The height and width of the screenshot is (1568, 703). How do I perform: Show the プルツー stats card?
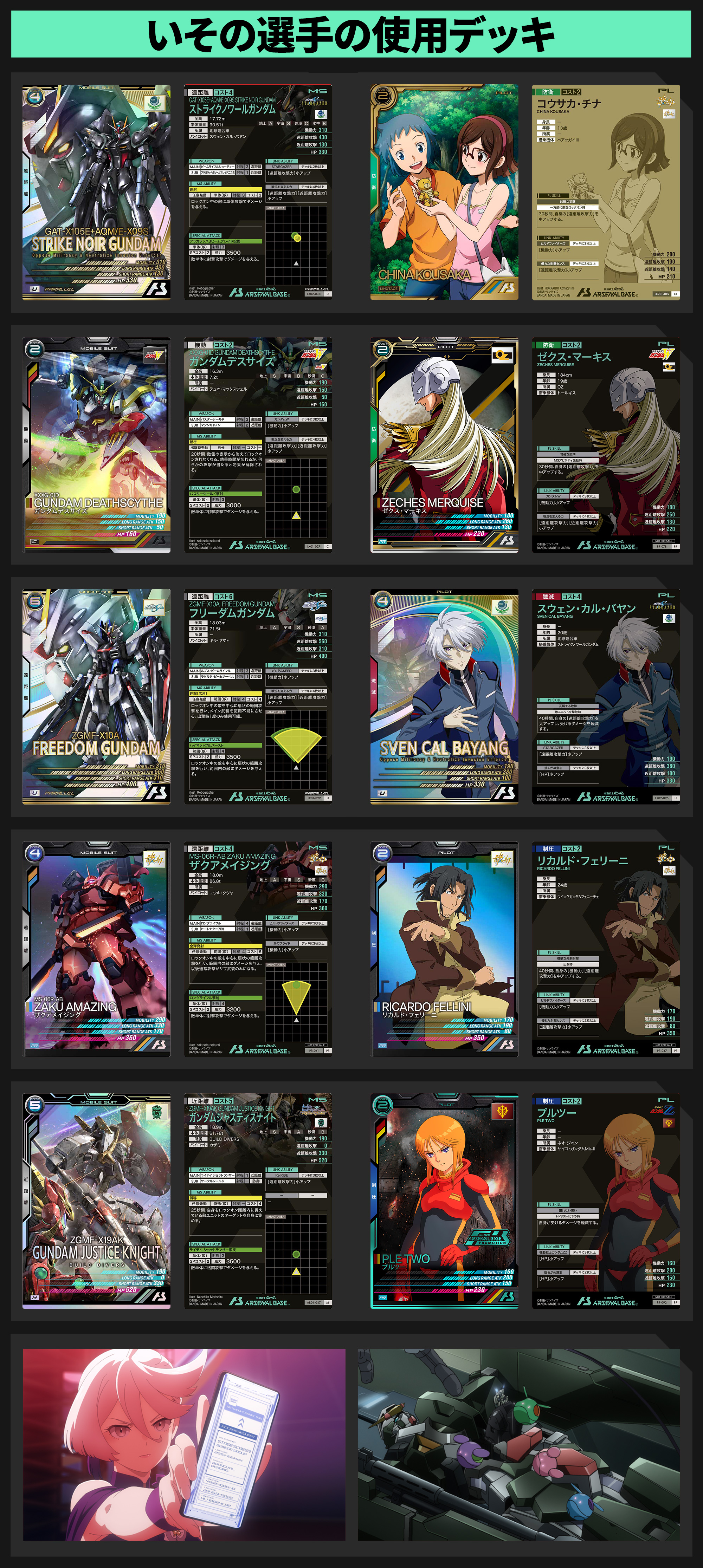pyautogui.click(x=606, y=1201)
